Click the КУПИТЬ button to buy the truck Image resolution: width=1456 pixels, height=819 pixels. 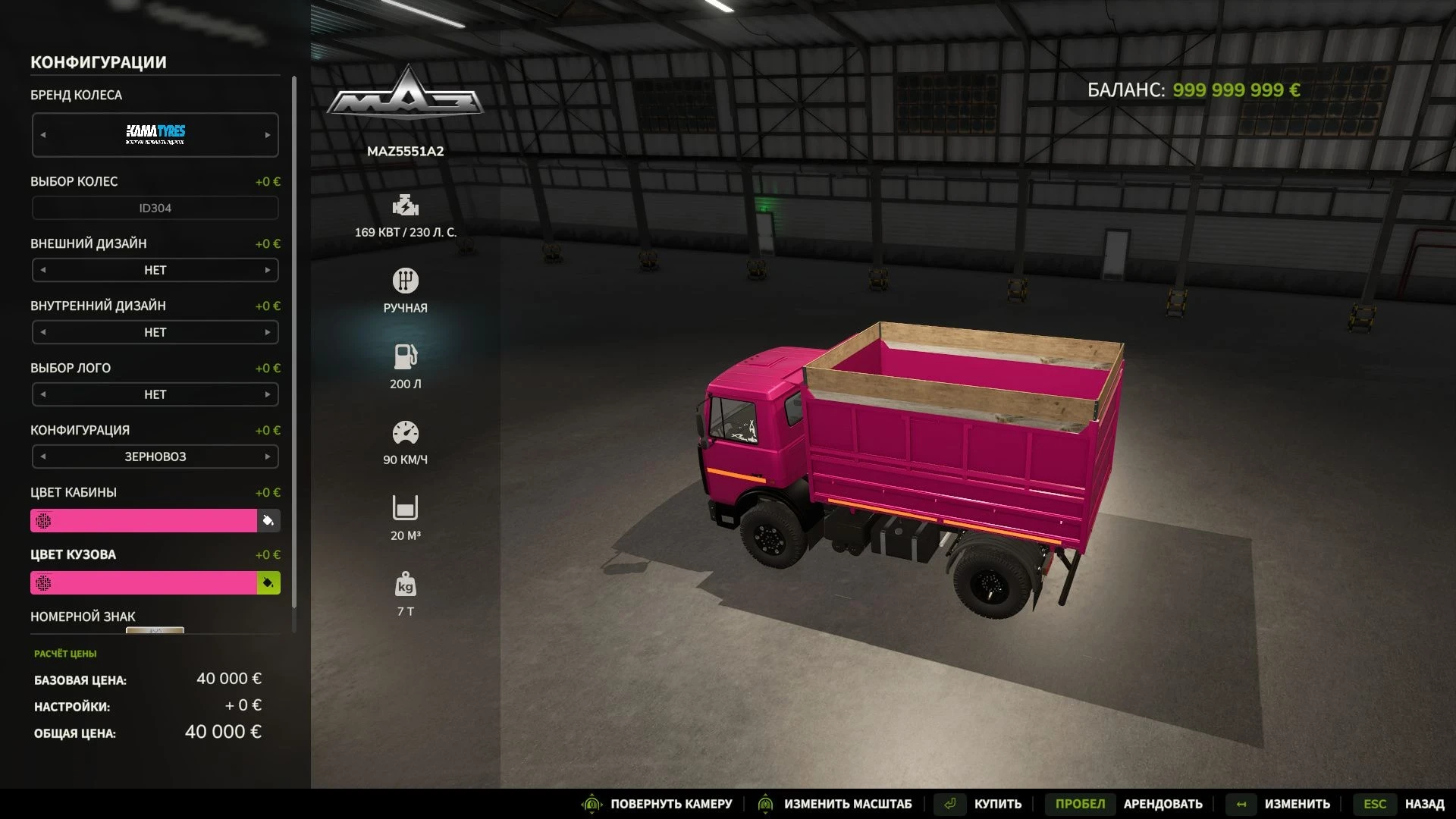point(997,803)
